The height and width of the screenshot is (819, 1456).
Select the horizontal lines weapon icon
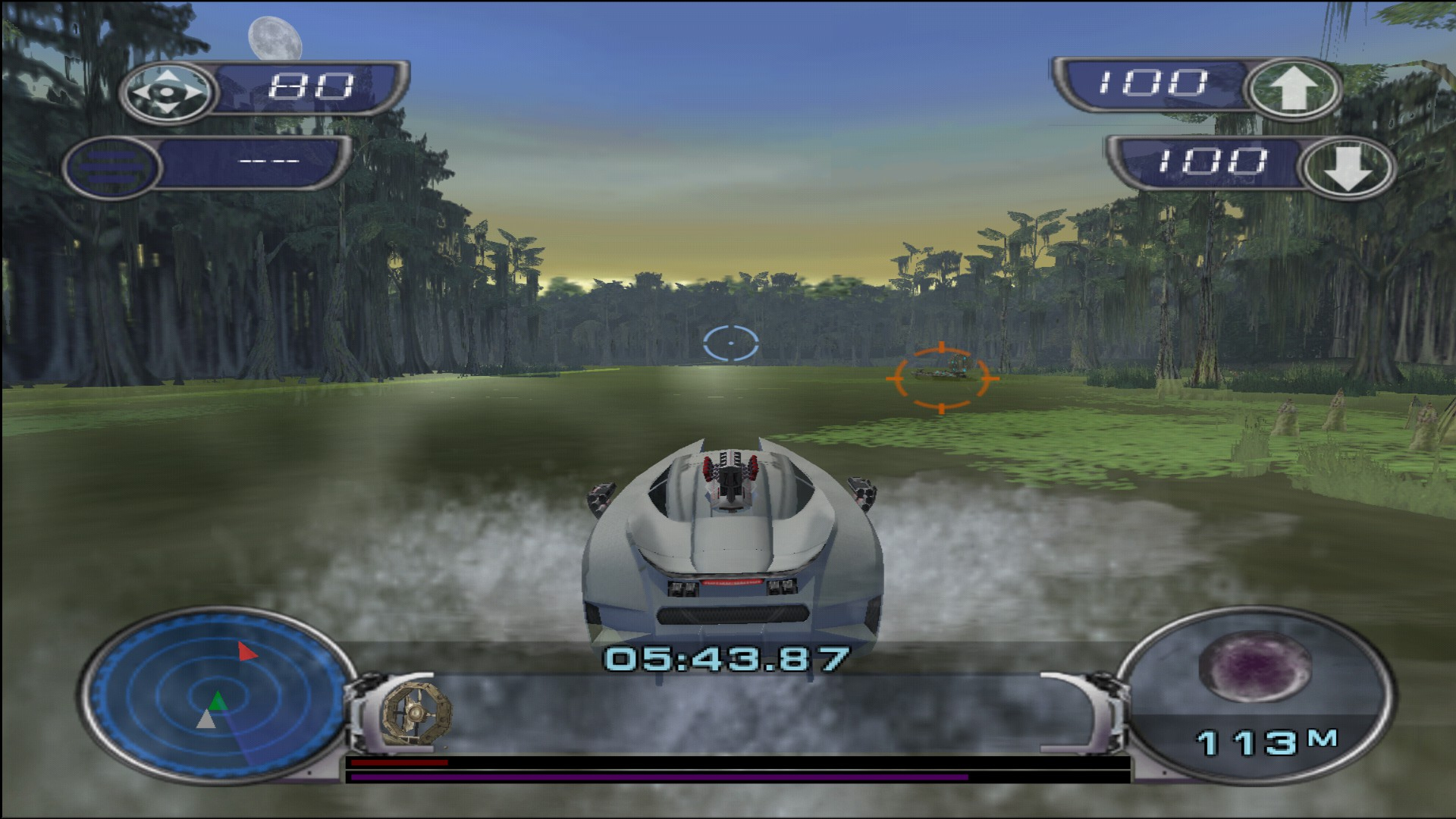click(x=111, y=166)
